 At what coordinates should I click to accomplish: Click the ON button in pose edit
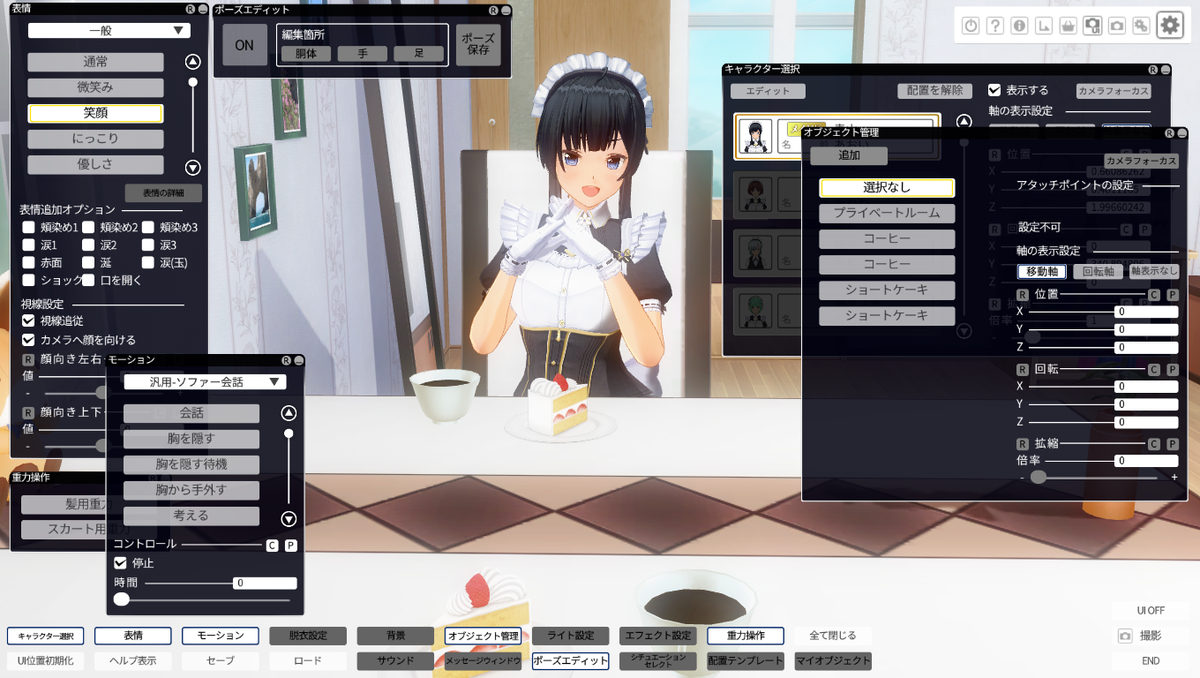(244, 45)
